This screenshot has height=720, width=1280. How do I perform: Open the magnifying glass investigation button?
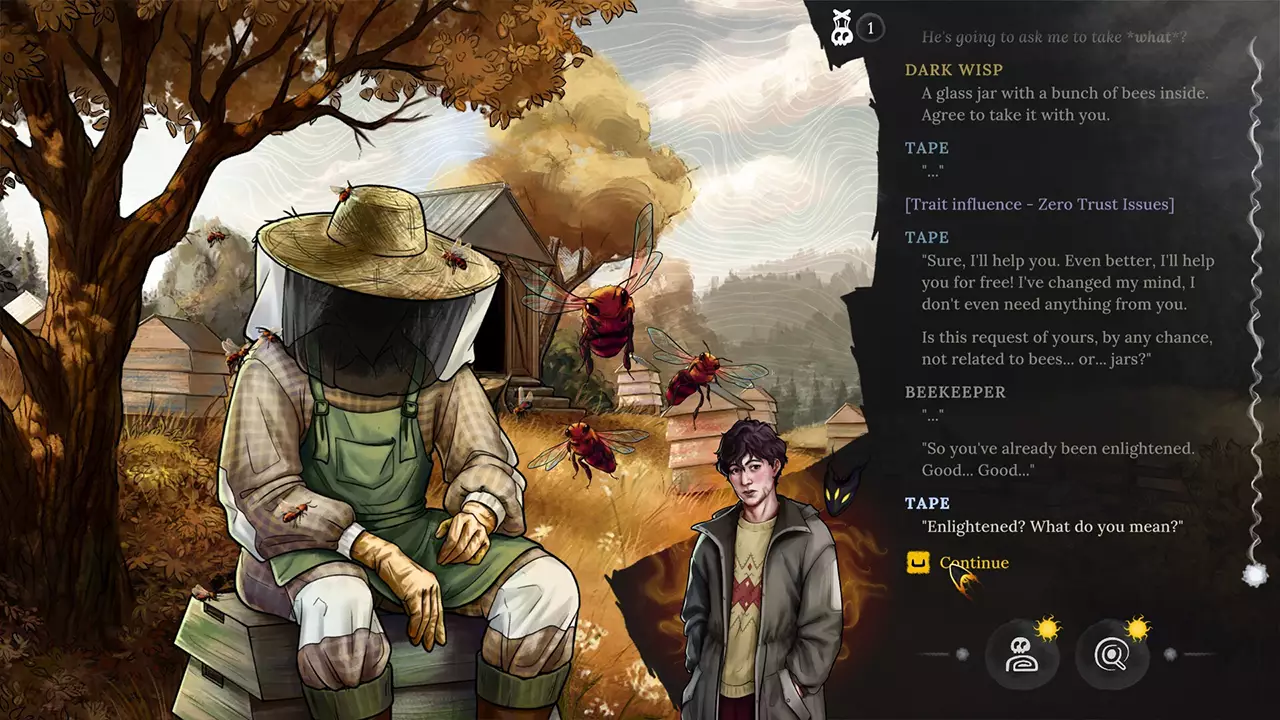1110,656
